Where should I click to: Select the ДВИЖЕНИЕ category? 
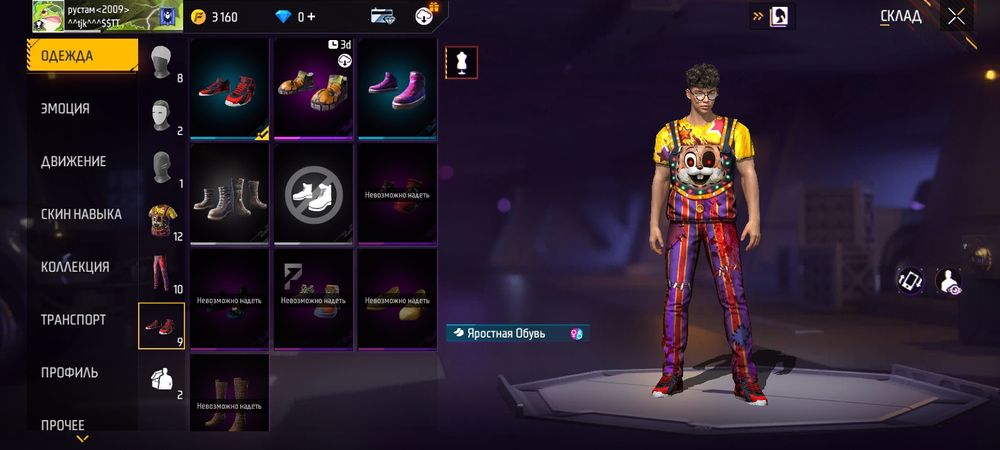73,161
